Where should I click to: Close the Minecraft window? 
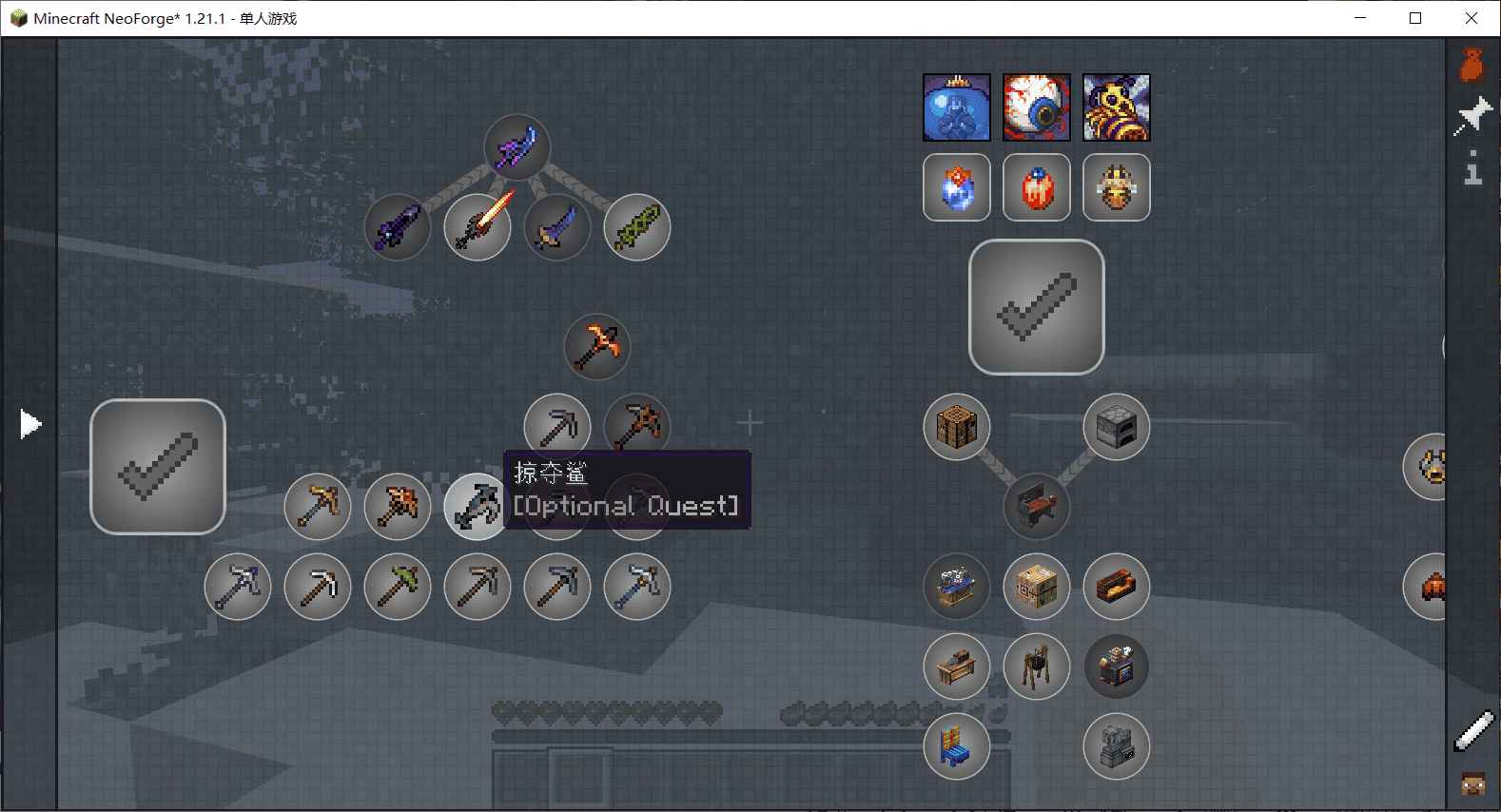pyautogui.click(x=1472, y=18)
